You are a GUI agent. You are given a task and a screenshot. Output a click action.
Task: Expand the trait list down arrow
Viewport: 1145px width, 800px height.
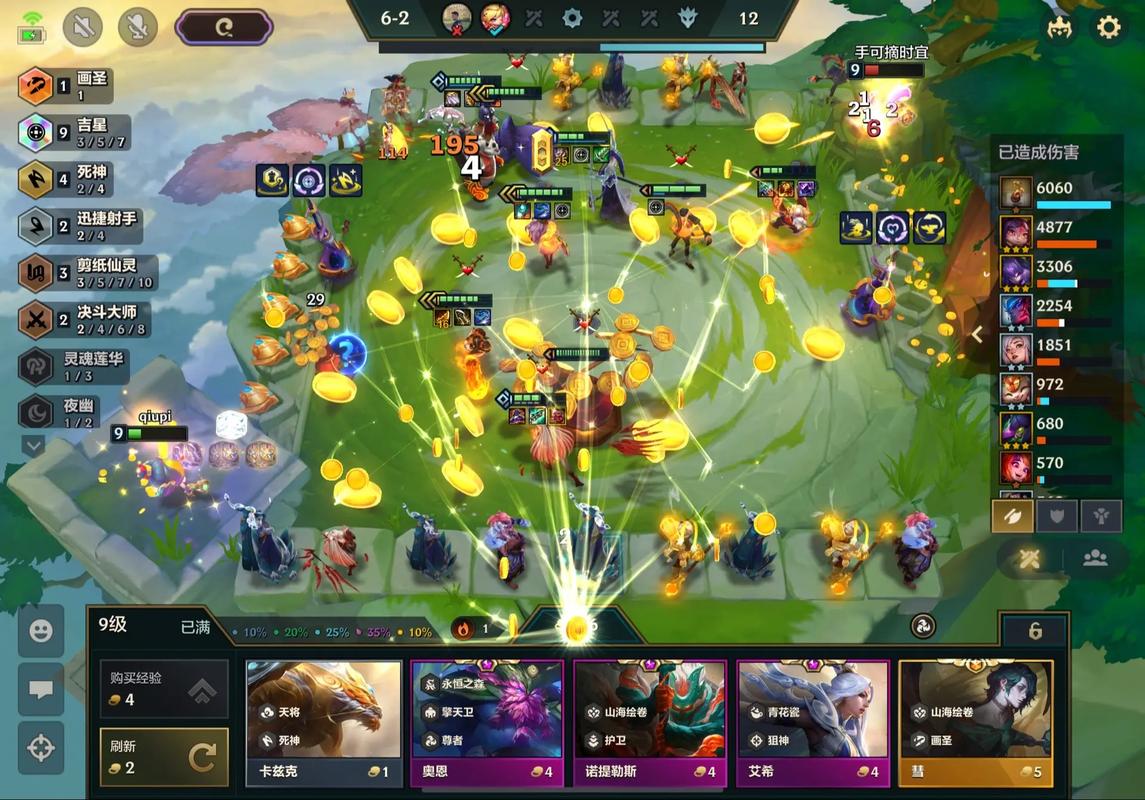(x=34, y=446)
